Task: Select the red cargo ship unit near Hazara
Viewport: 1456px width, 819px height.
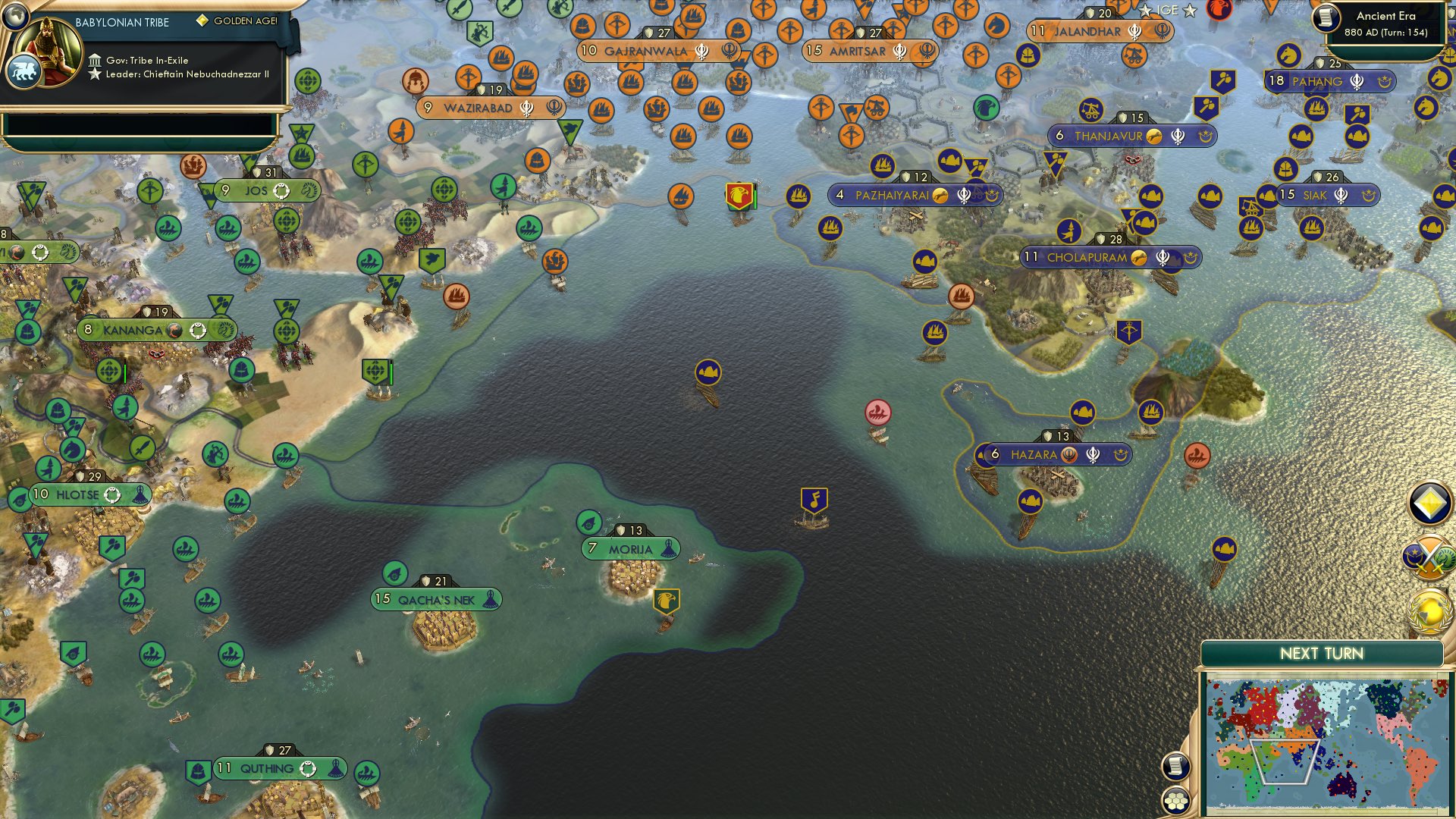Action: (879, 410)
